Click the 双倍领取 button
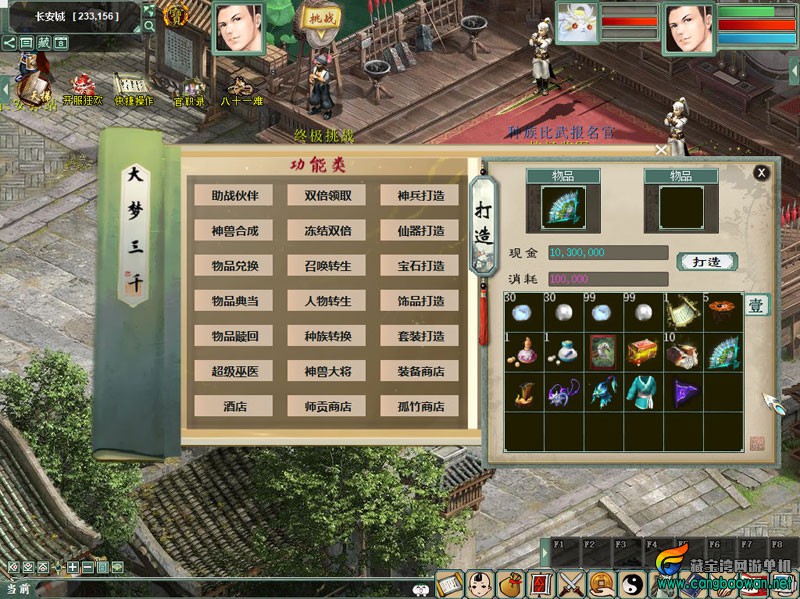This screenshot has height=599, width=800. [328, 196]
